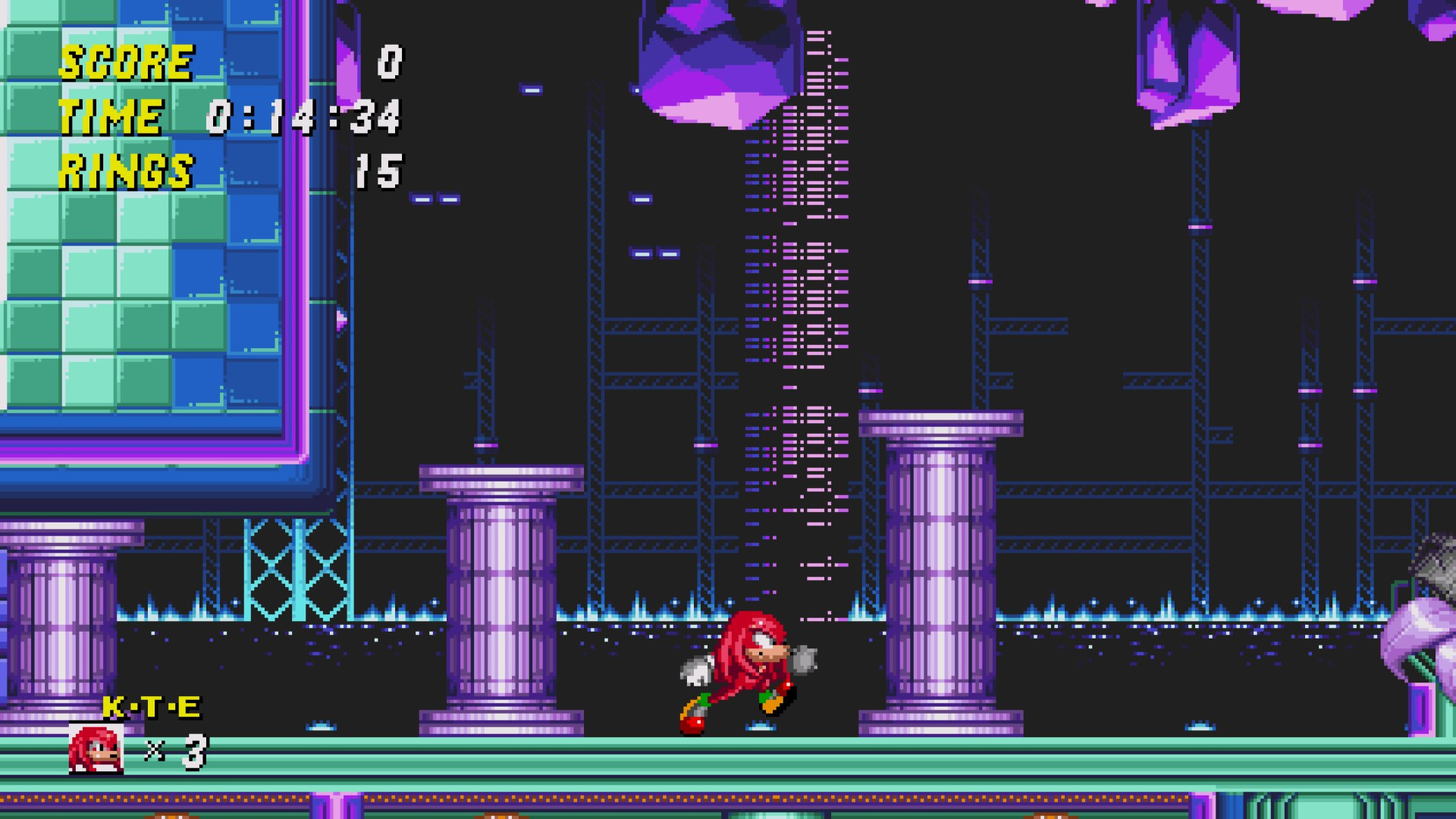Expand the score value showing 0
The height and width of the screenshot is (819, 1456).
pyautogui.click(x=388, y=61)
